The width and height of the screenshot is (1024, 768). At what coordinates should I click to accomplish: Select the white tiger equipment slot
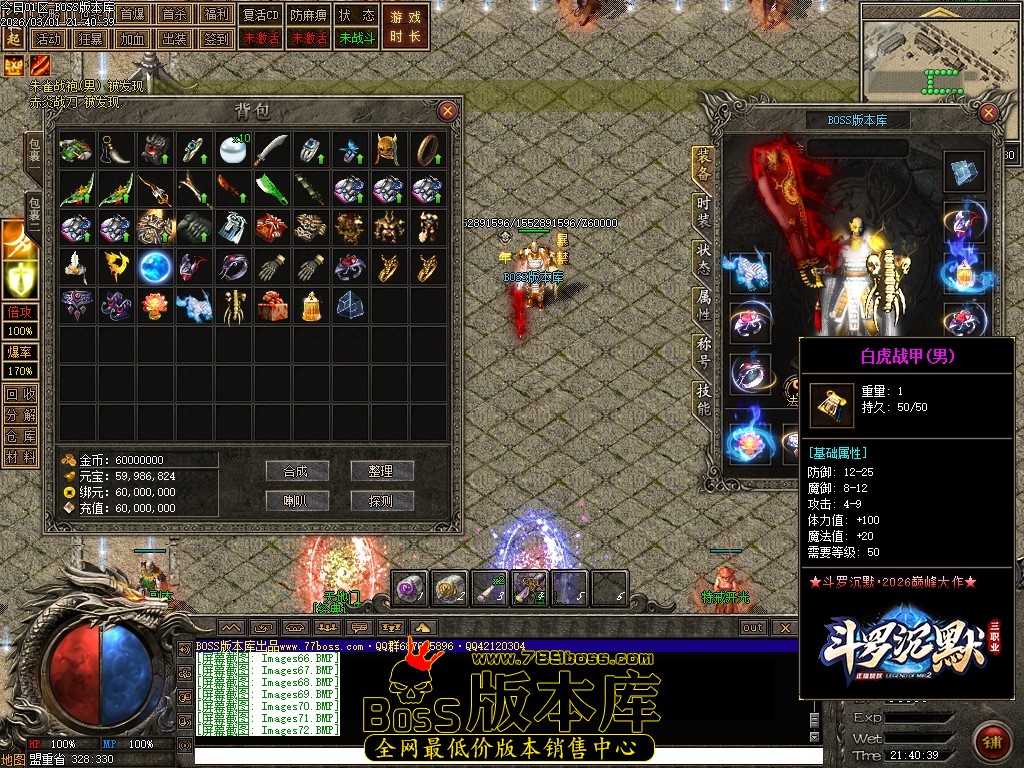coord(748,273)
